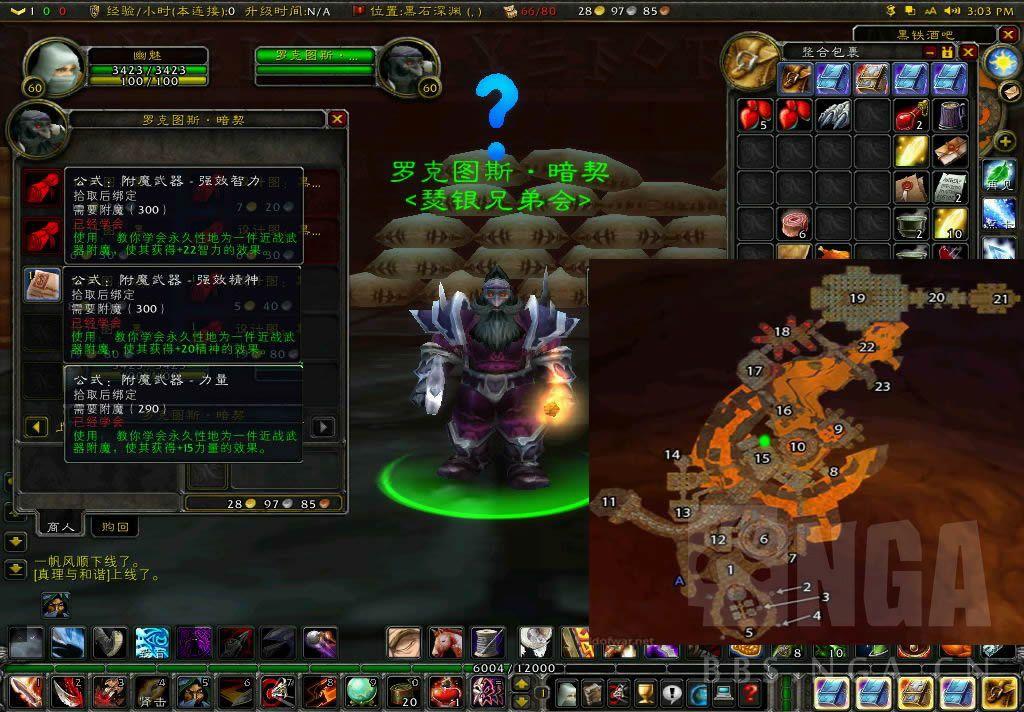Open the red question mark help button
Viewport: 1024px width, 712px height.
(x=749, y=692)
